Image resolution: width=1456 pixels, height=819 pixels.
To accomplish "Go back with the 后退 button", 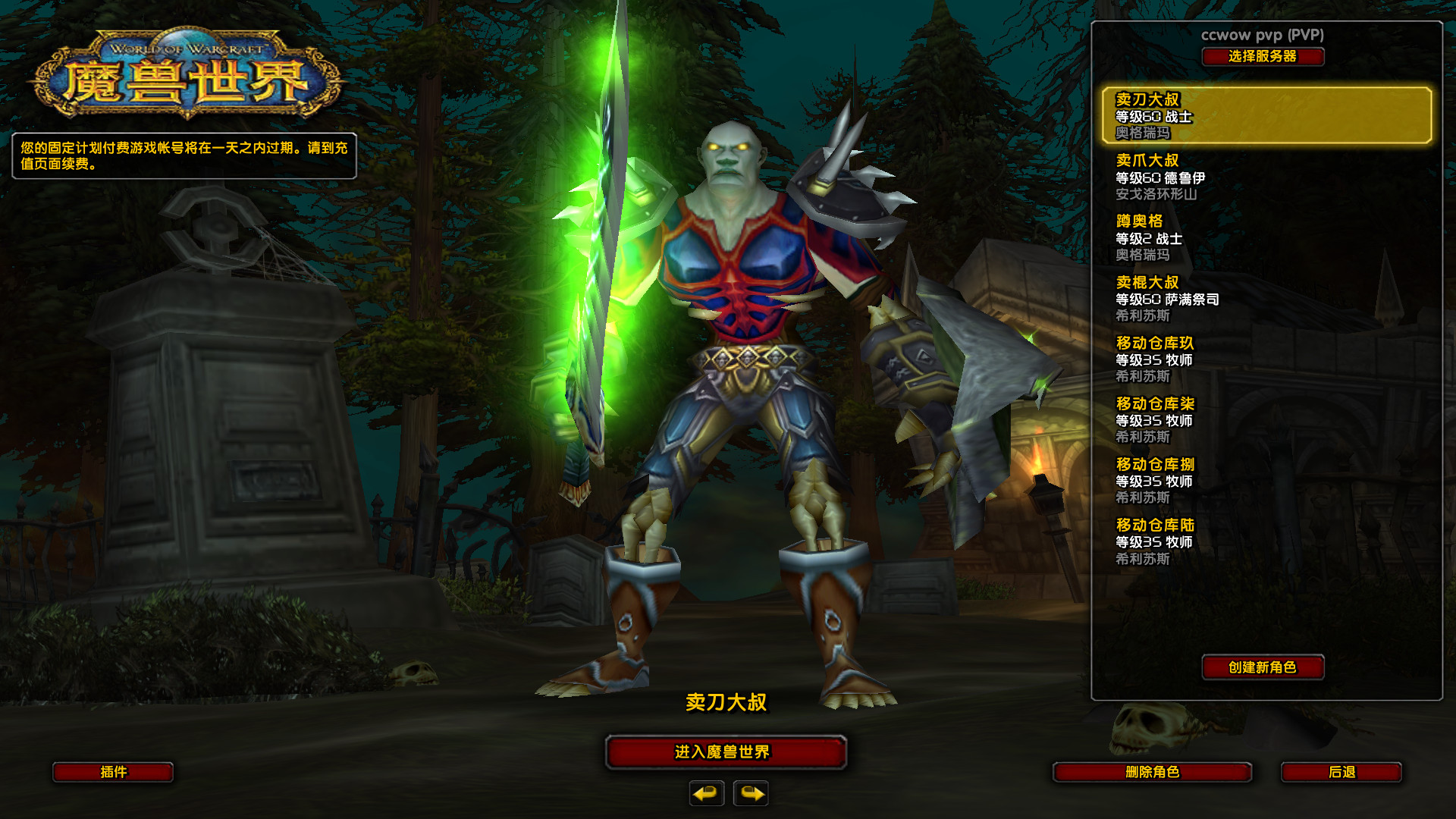I will click(1341, 772).
